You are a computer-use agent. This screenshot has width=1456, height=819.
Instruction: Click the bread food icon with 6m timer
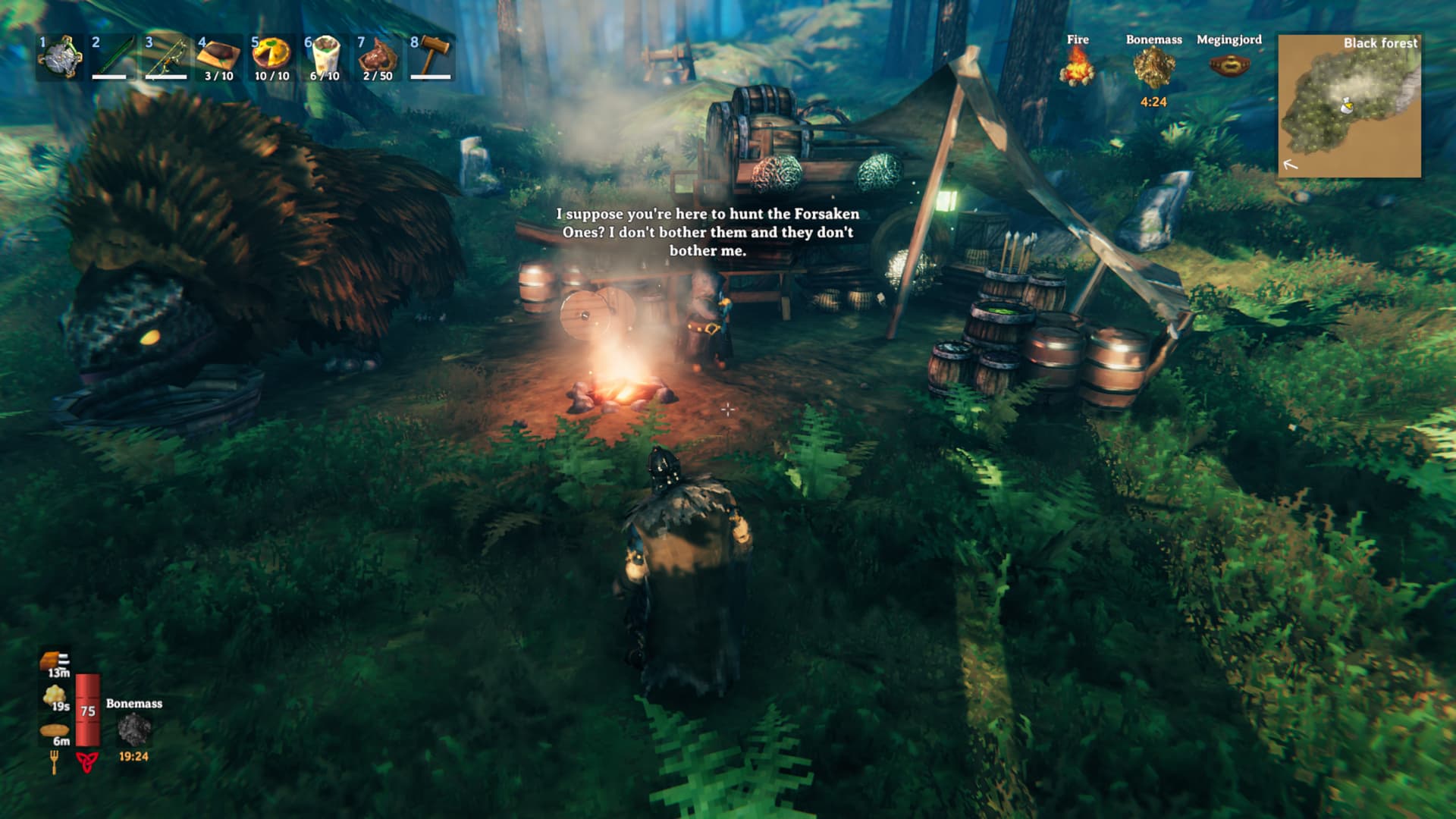pos(55,731)
